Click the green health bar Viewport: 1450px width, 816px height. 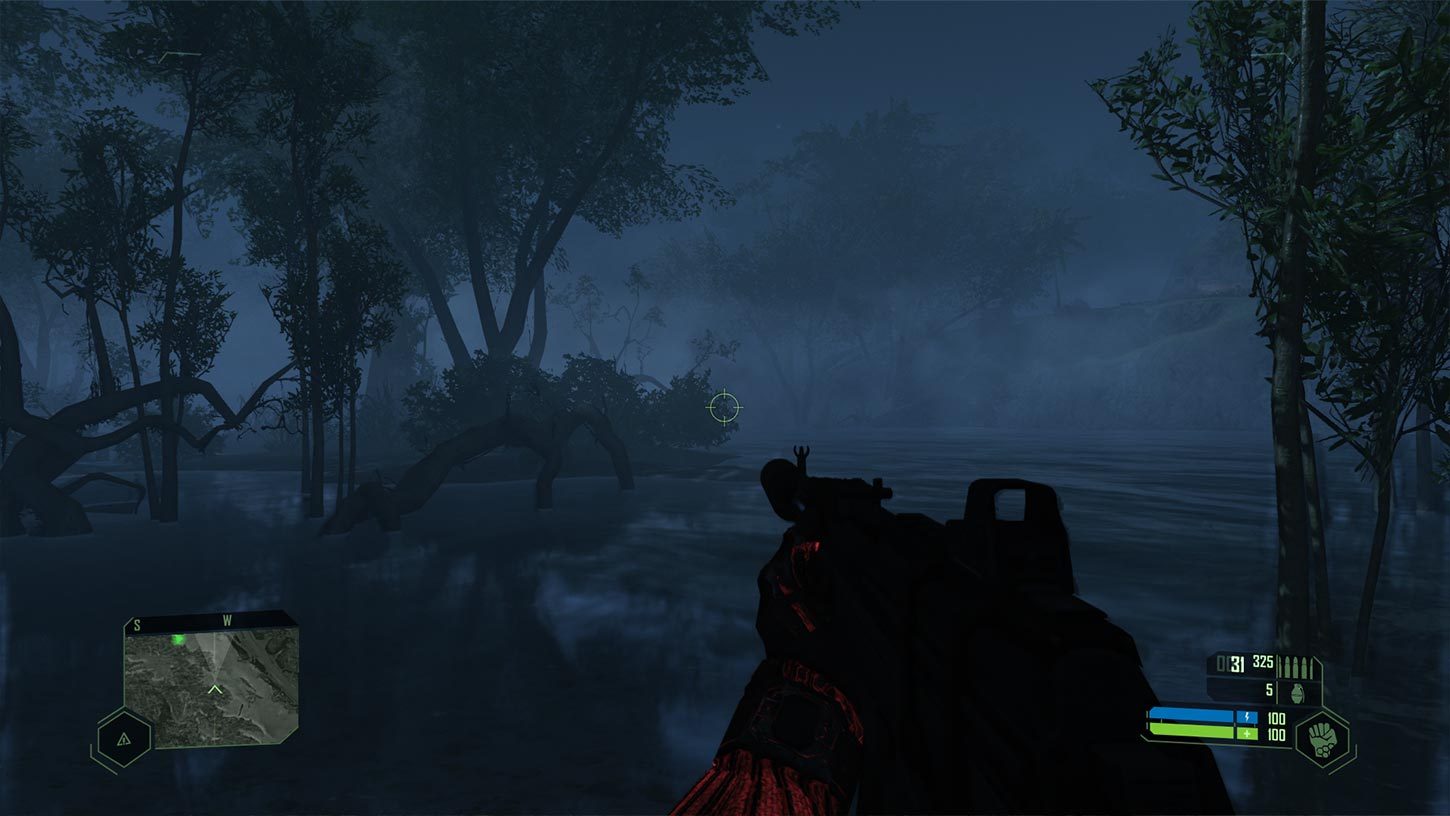[x=1189, y=731]
